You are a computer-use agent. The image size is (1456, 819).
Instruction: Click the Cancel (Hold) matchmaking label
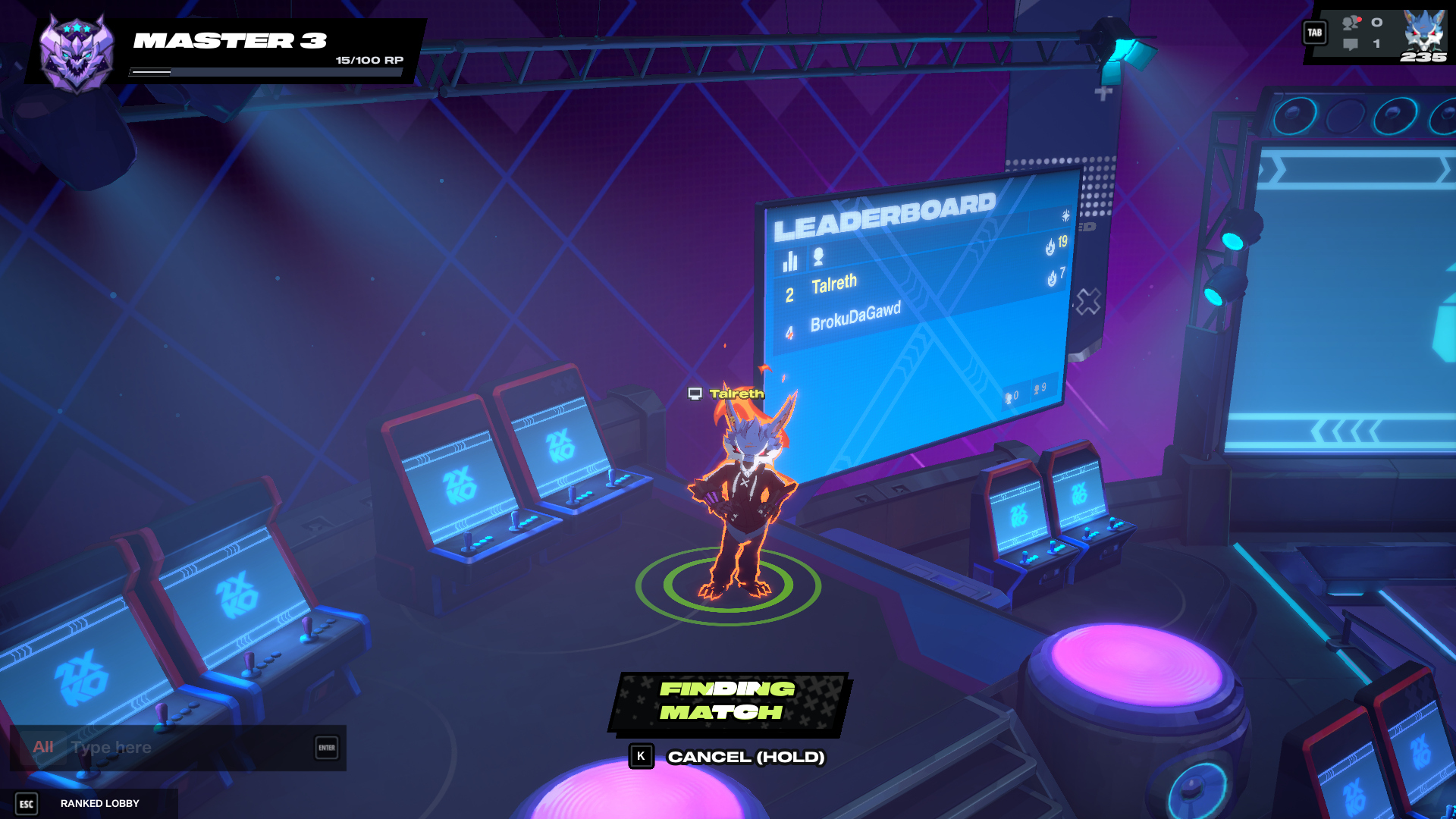tap(745, 757)
